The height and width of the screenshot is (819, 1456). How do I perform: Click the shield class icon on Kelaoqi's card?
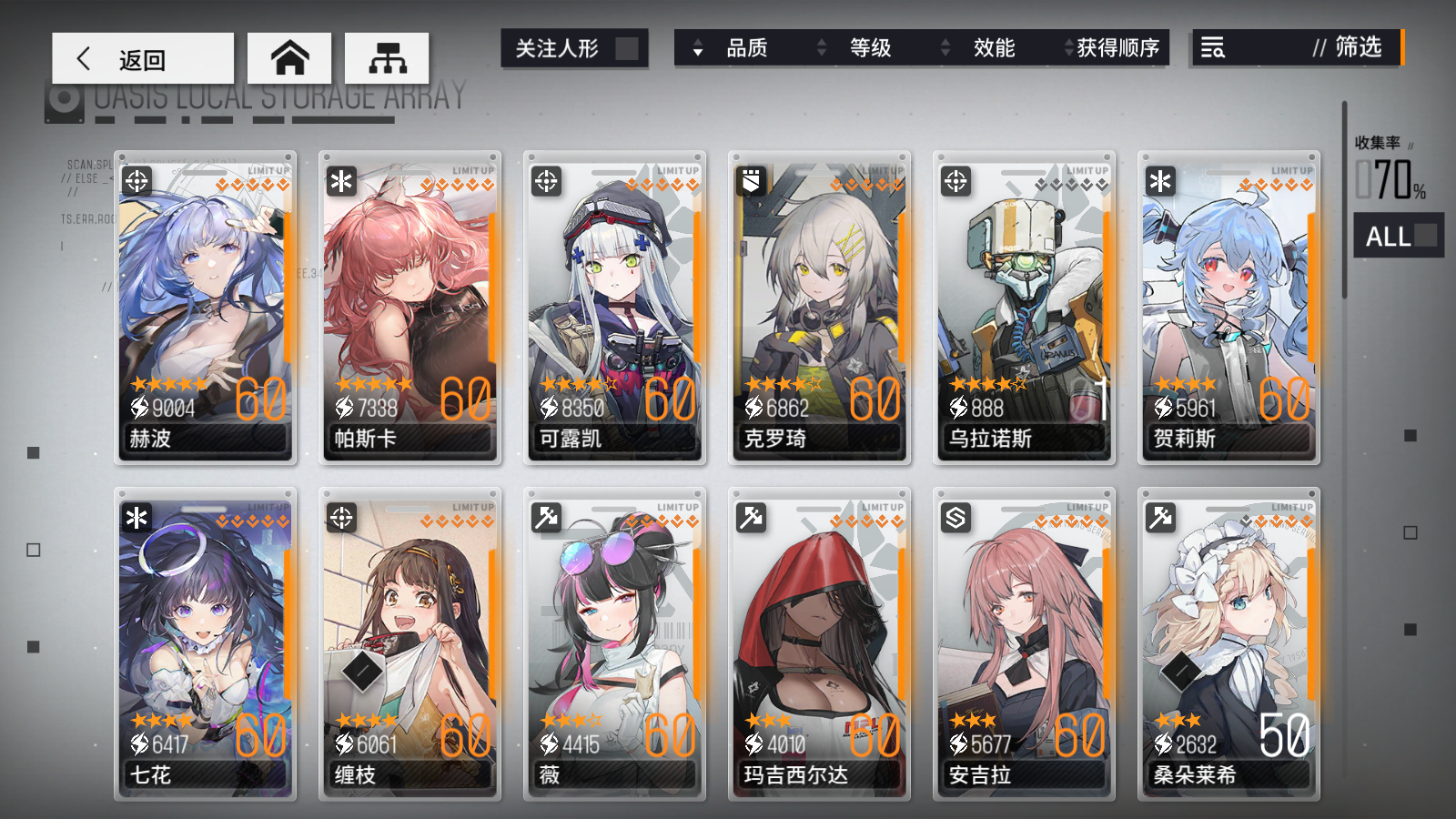coord(749,179)
